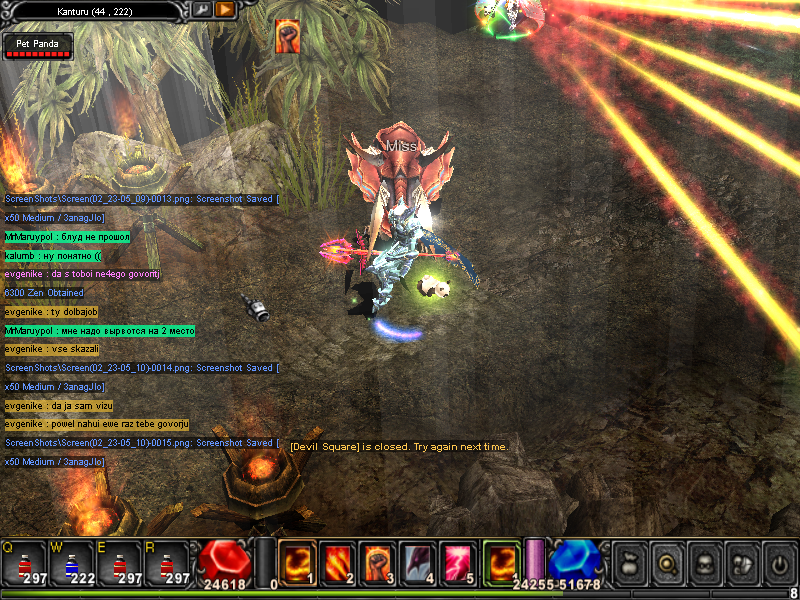800x600 pixels.
Task: Activate skill 4 dark raven
Action: [x=420, y=563]
